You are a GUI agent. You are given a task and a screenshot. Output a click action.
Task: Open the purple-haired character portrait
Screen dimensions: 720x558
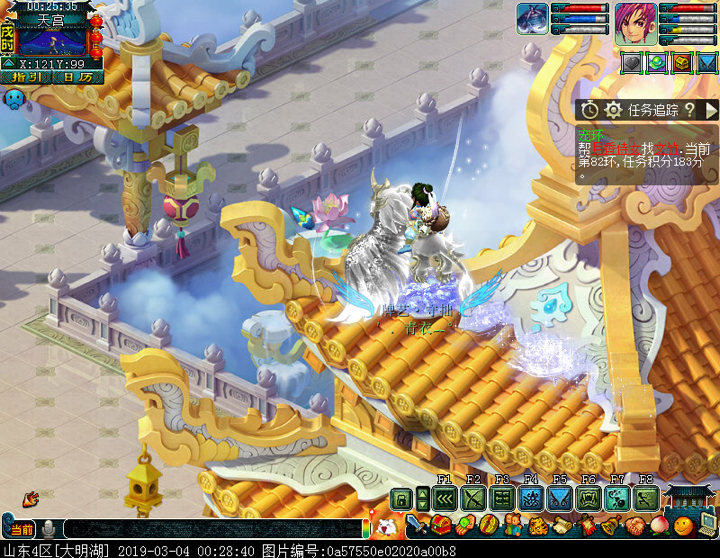635,21
